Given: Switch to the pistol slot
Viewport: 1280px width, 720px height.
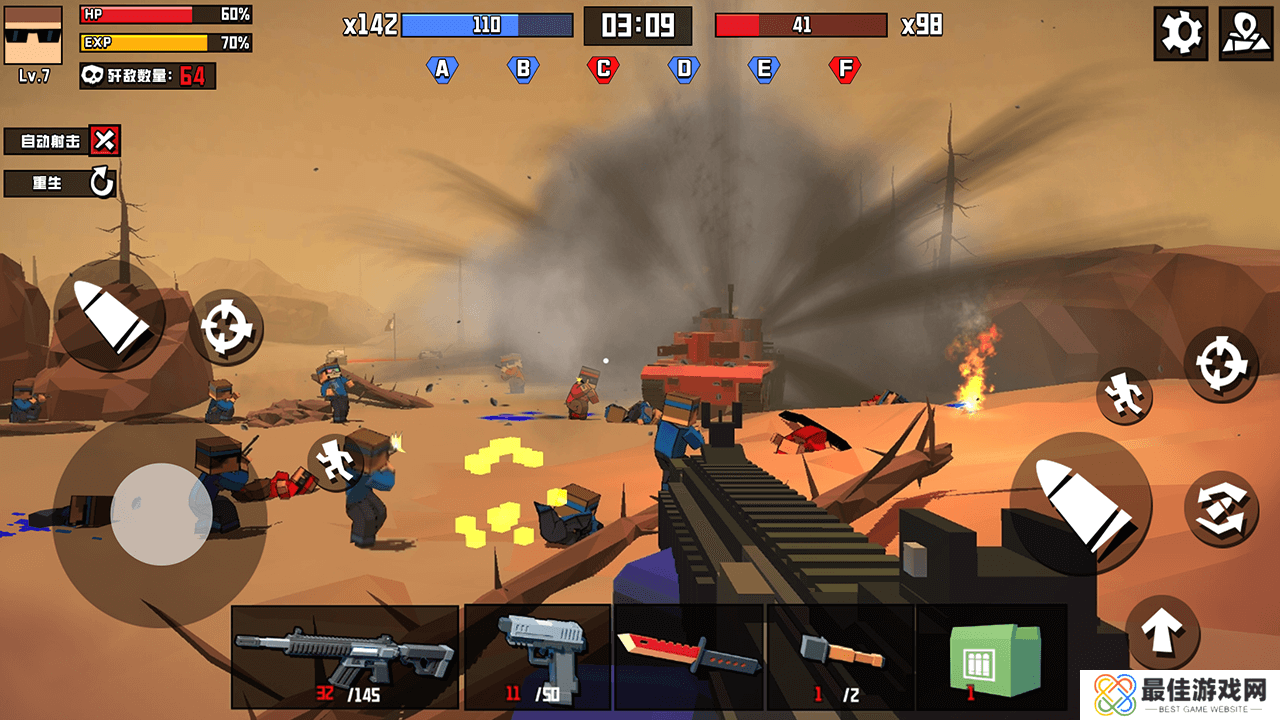Looking at the screenshot, I should pos(538,657).
